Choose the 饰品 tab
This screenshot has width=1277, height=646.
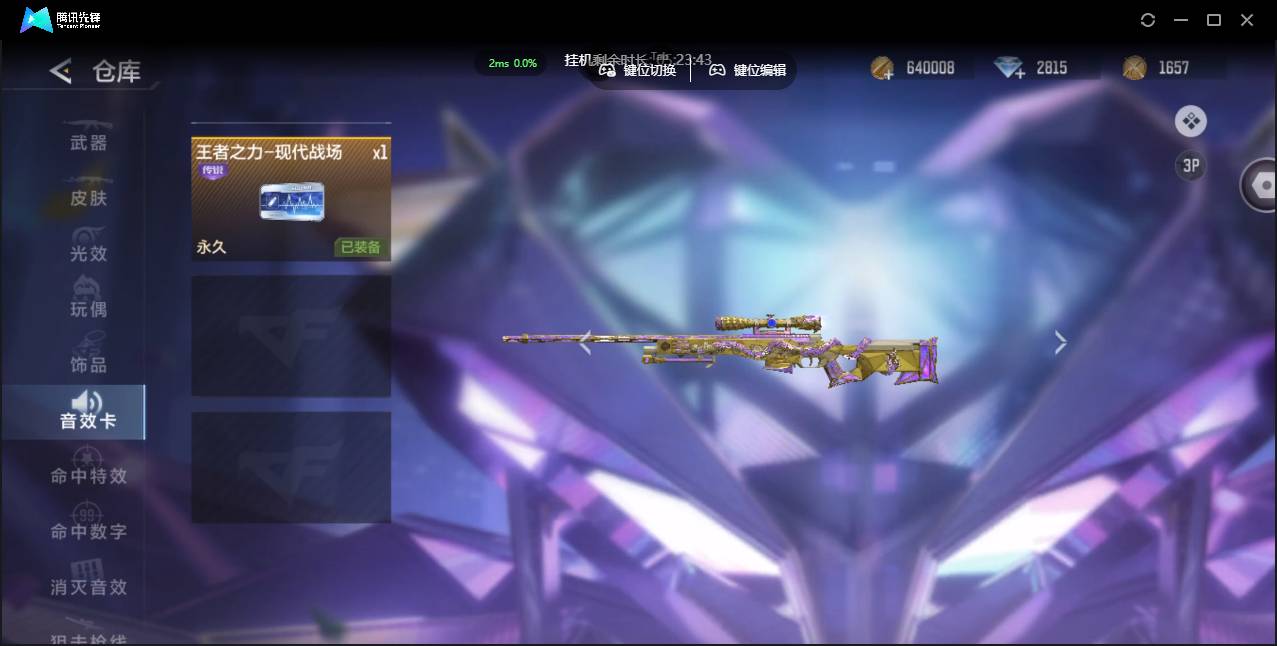click(x=88, y=364)
